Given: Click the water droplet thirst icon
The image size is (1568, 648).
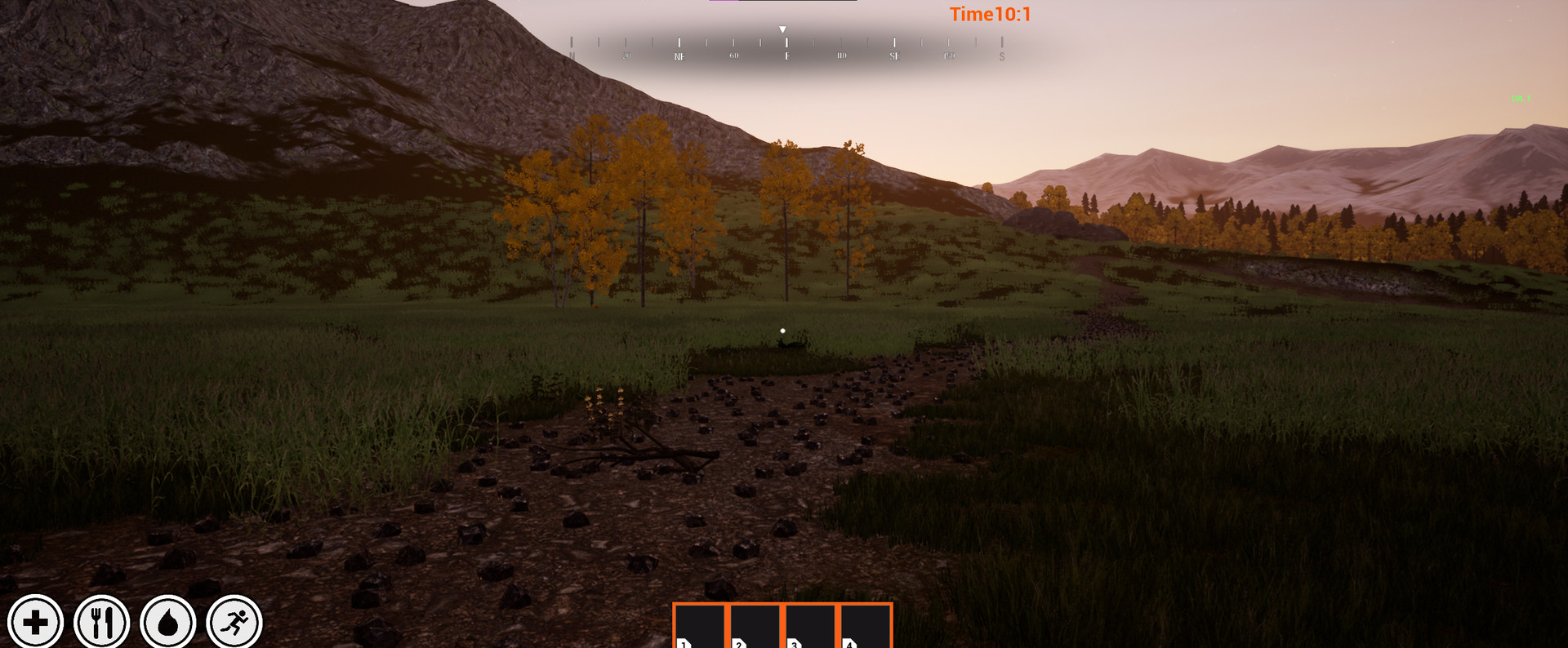Looking at the screenshot, I should point(168,622).
